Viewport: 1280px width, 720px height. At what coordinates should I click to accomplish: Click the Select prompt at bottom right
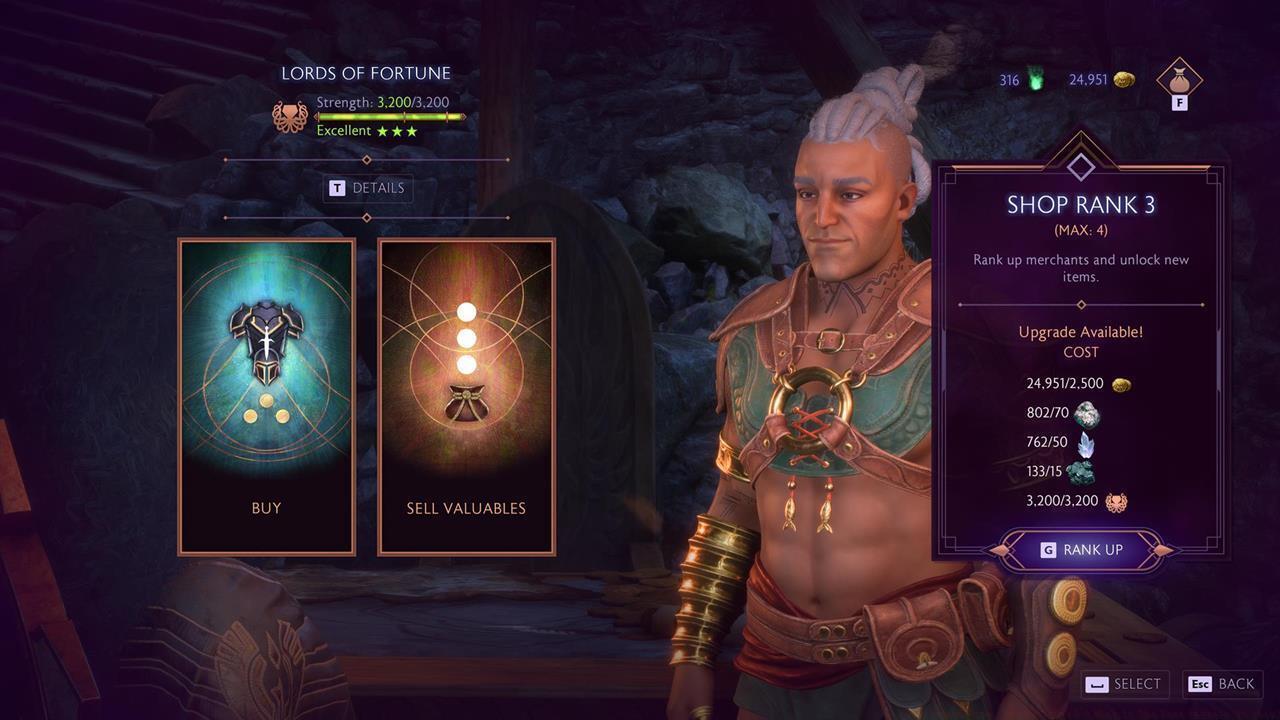pyautogui.click(x=1123, y=684)
